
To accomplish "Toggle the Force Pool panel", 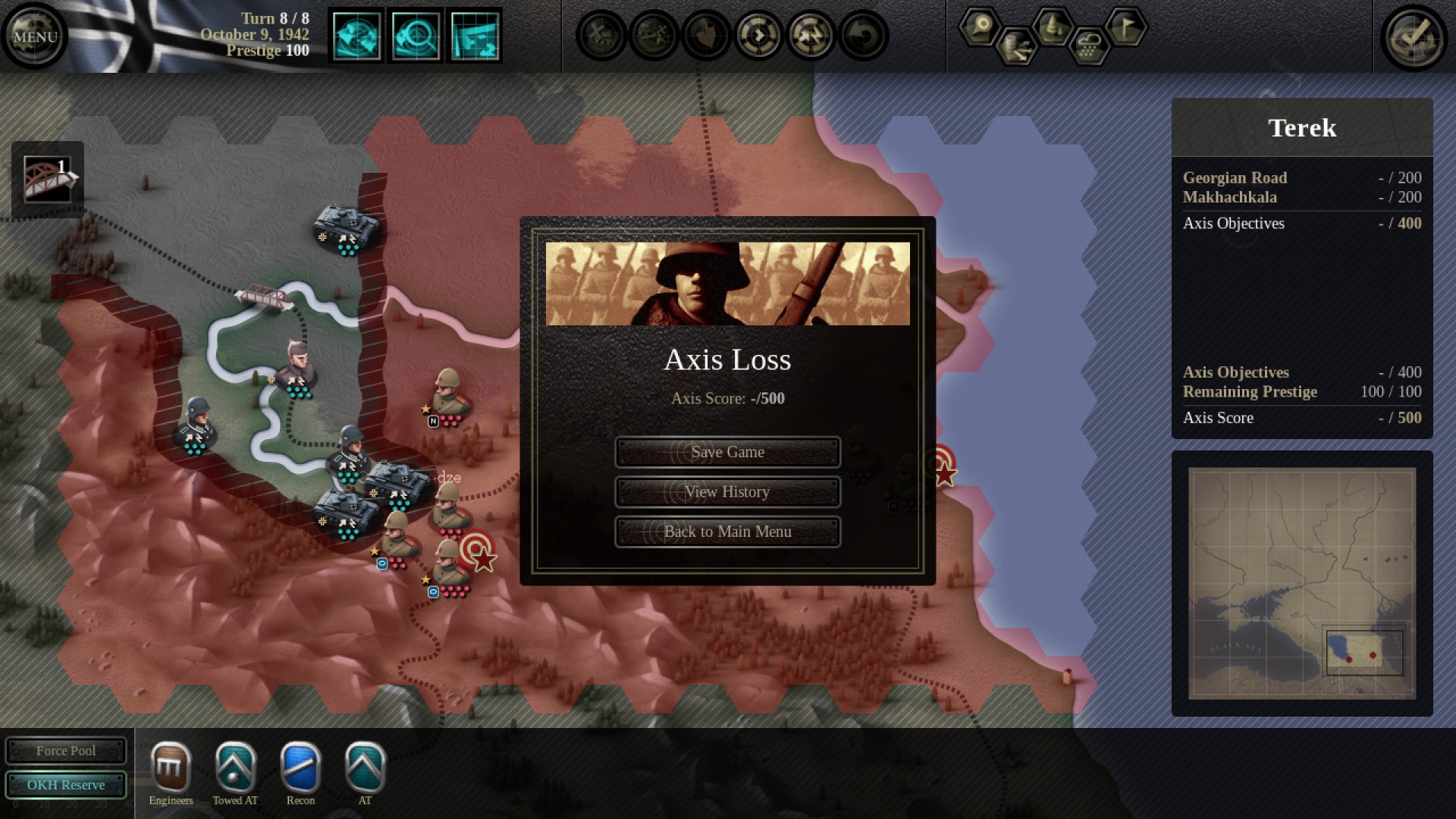I will point(66,751).
